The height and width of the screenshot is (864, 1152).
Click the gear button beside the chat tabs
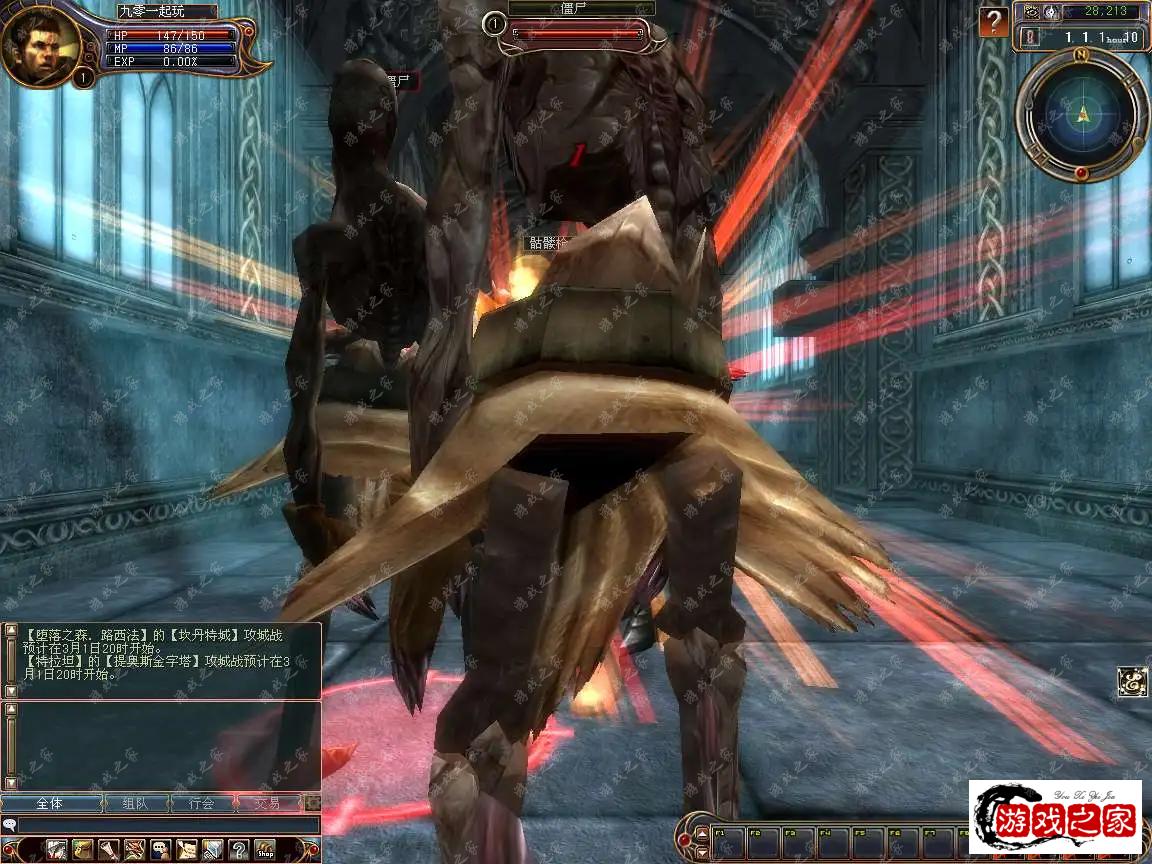tap(313, 803)
